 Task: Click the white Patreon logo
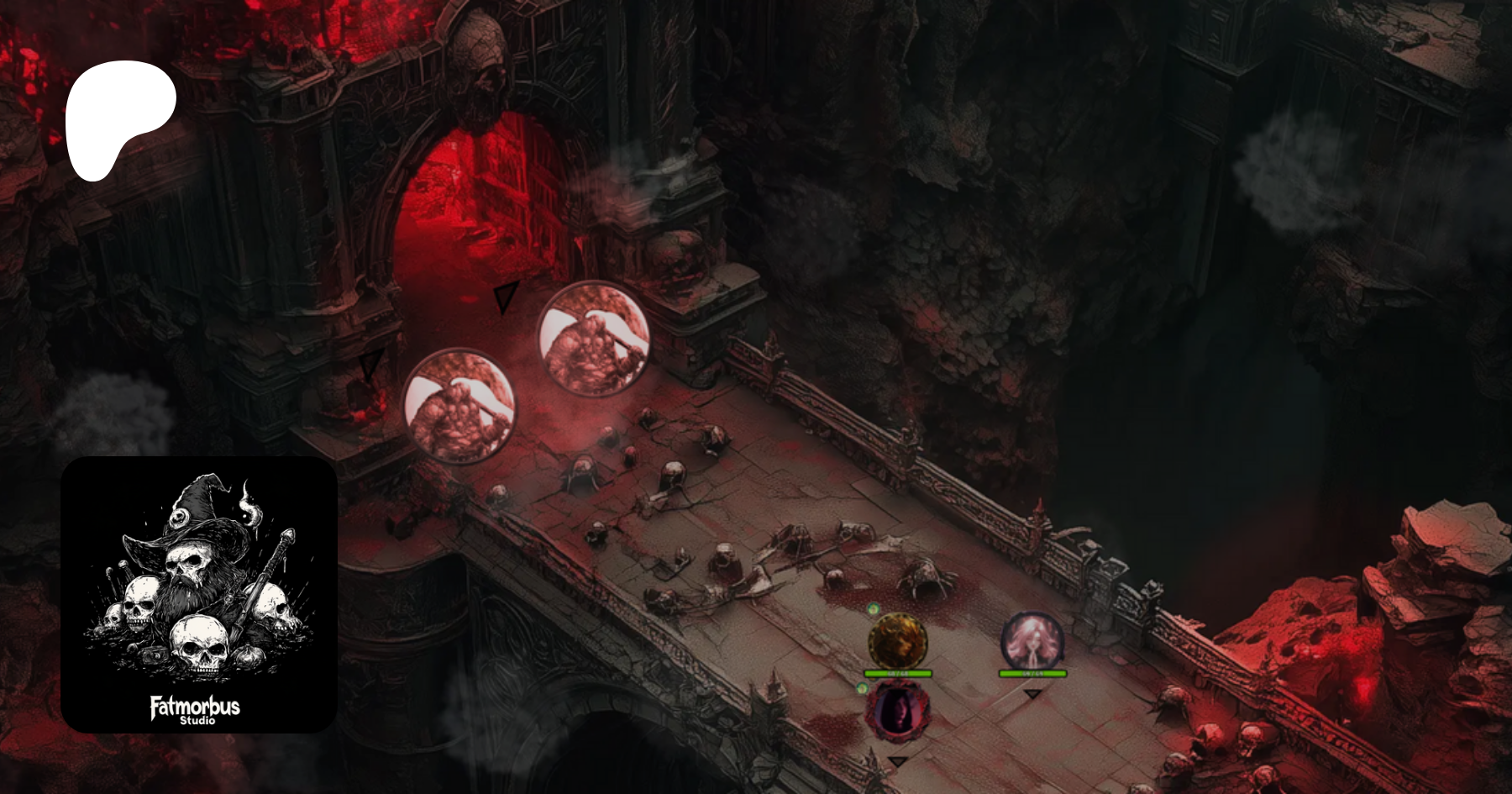click(x=120, y=118)
